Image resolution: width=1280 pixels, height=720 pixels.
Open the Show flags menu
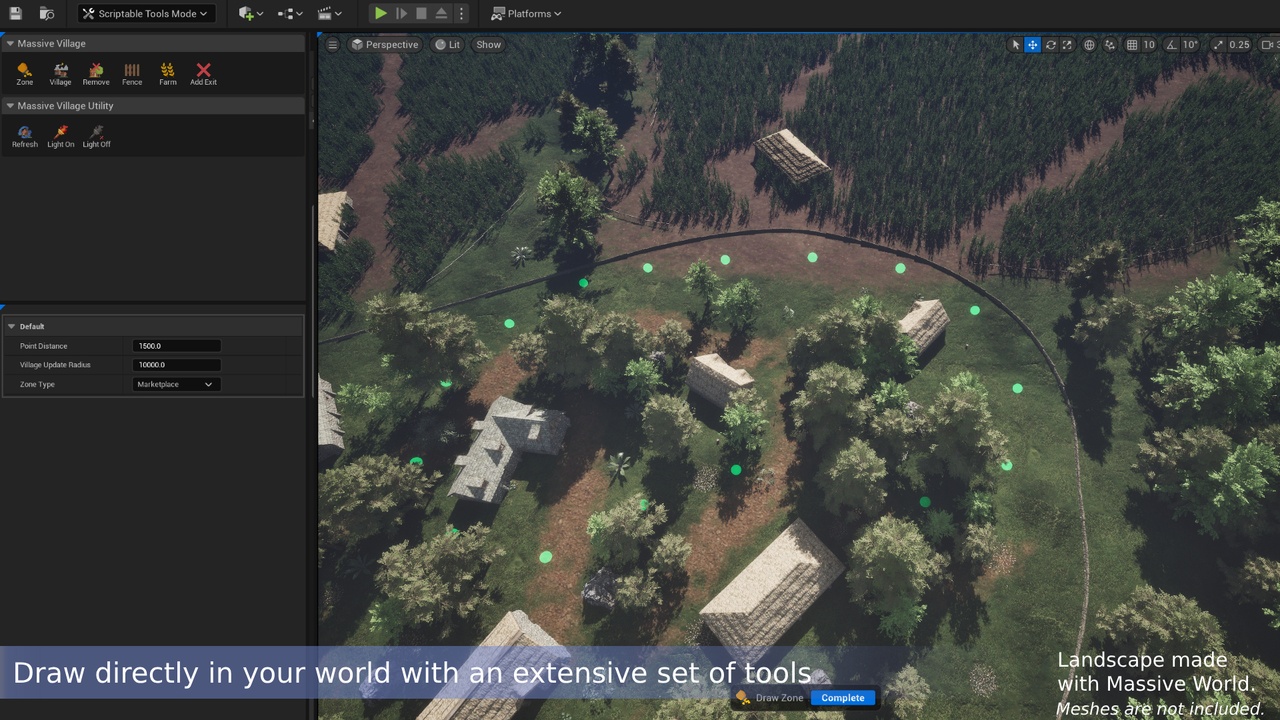(487, 44)
